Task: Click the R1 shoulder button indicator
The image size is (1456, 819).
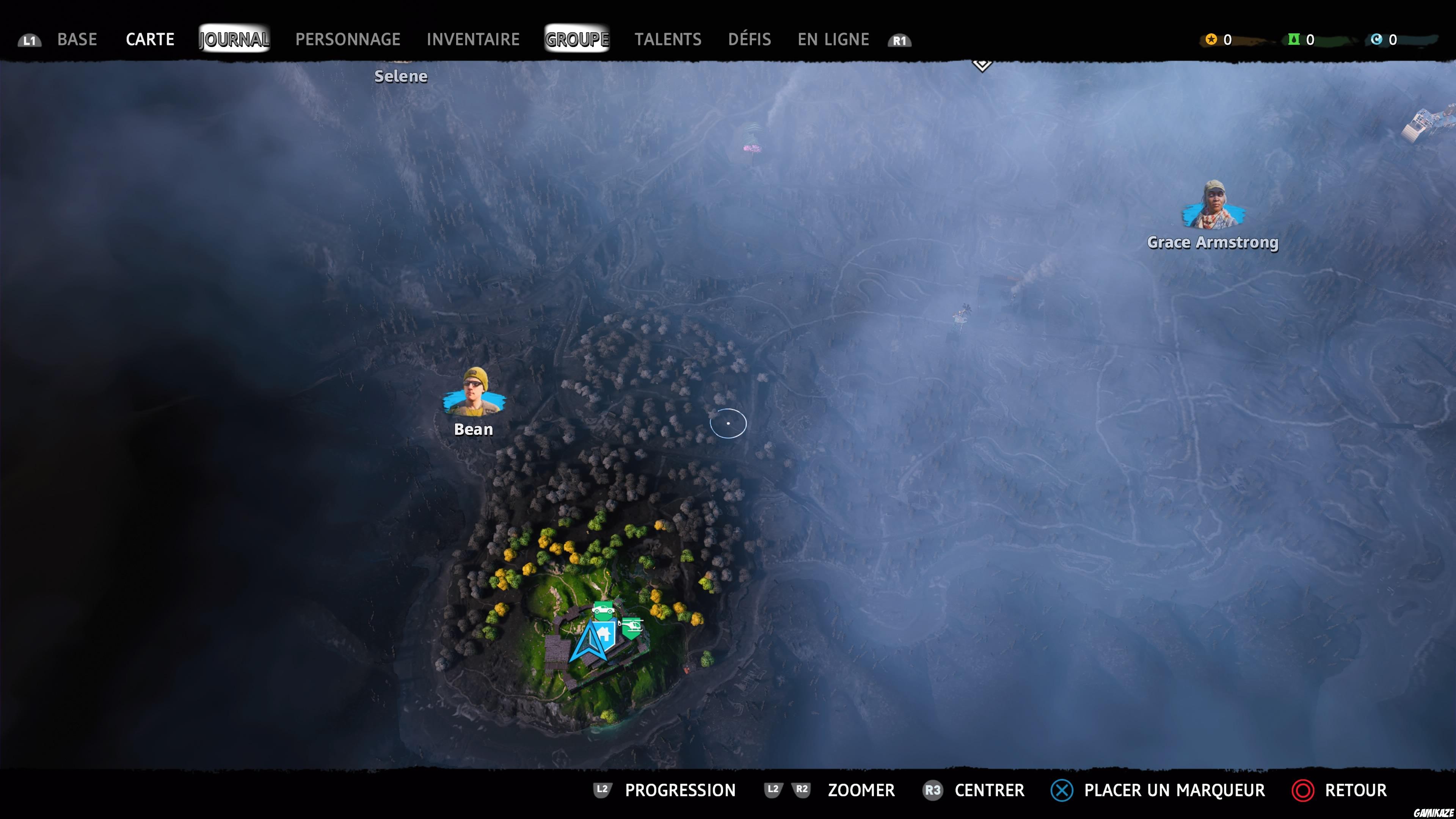Action: (x=900, y=39)
